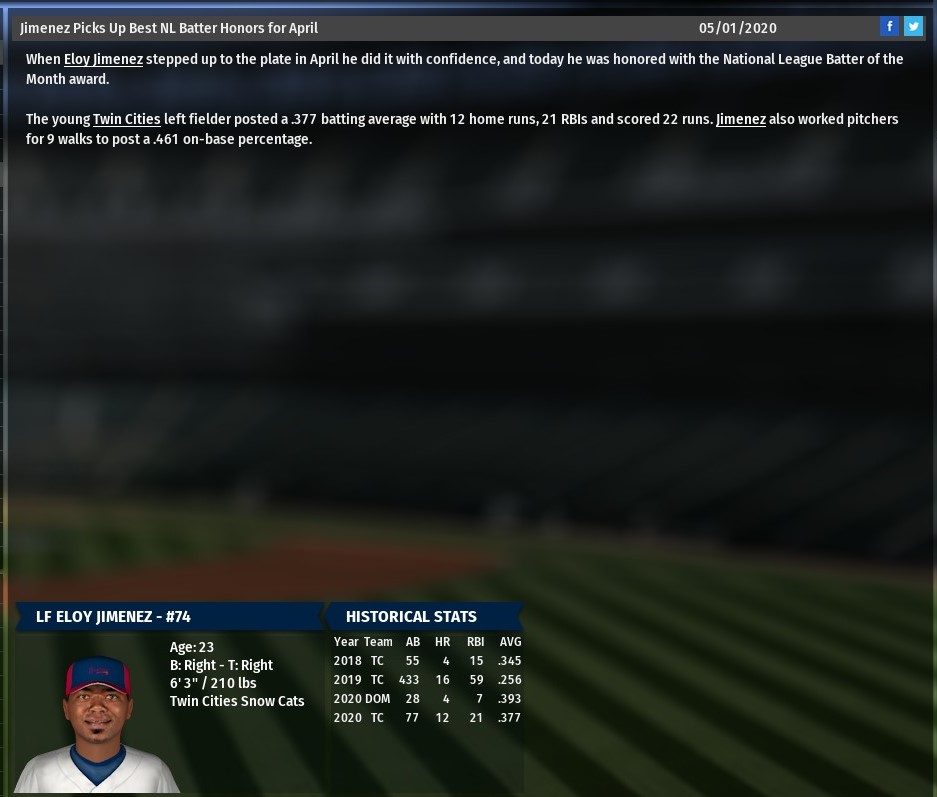Viewport: 937px width, 797px height.
Task: Open the Eloy Jimenez player link
Action: point(103,59)
